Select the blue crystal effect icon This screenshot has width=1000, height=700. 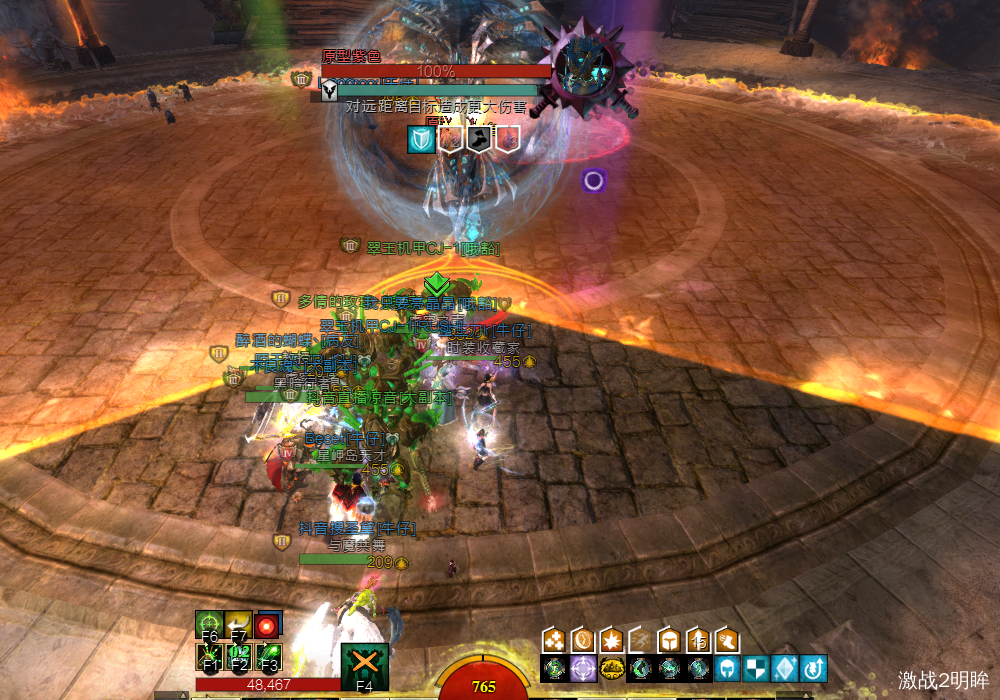(x=785, y=668)
